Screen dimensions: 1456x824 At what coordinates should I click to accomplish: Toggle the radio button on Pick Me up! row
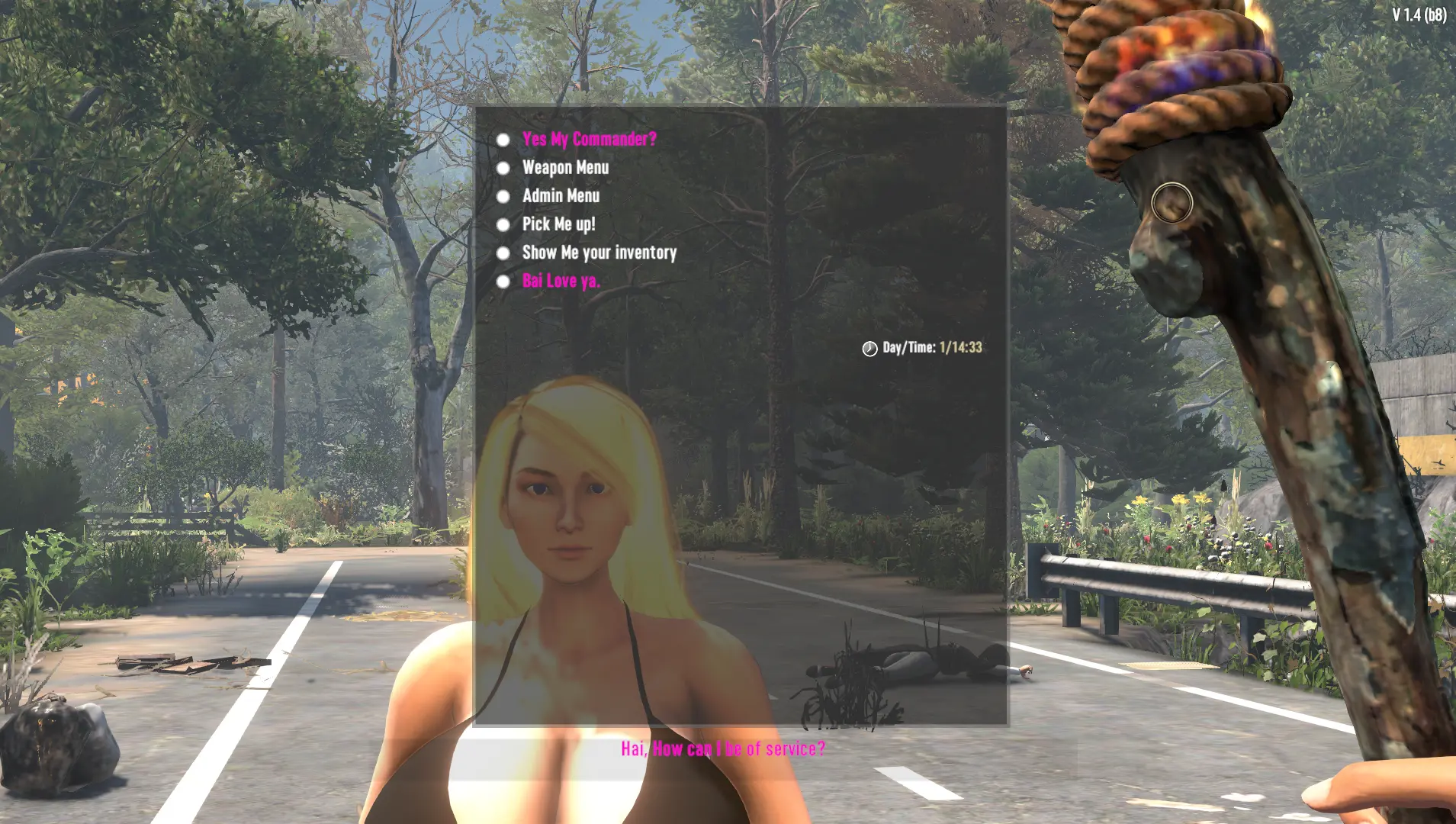[x=503, y=224]
